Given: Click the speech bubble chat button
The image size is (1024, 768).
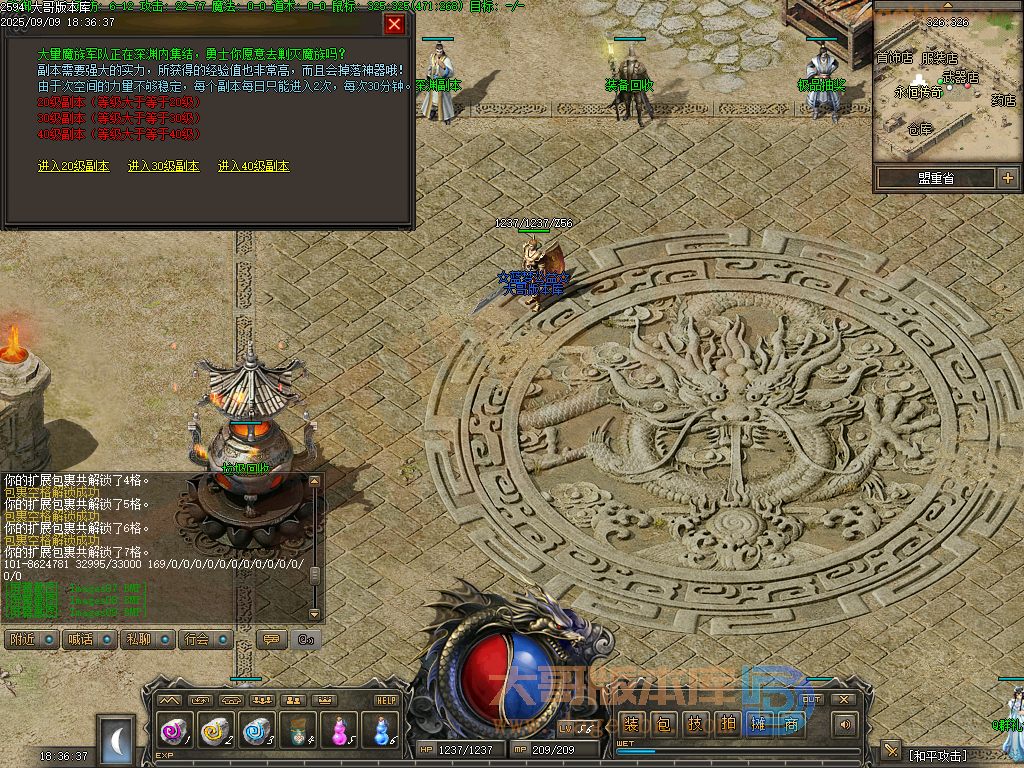Looking at the screenshot, I should [269, 639].
